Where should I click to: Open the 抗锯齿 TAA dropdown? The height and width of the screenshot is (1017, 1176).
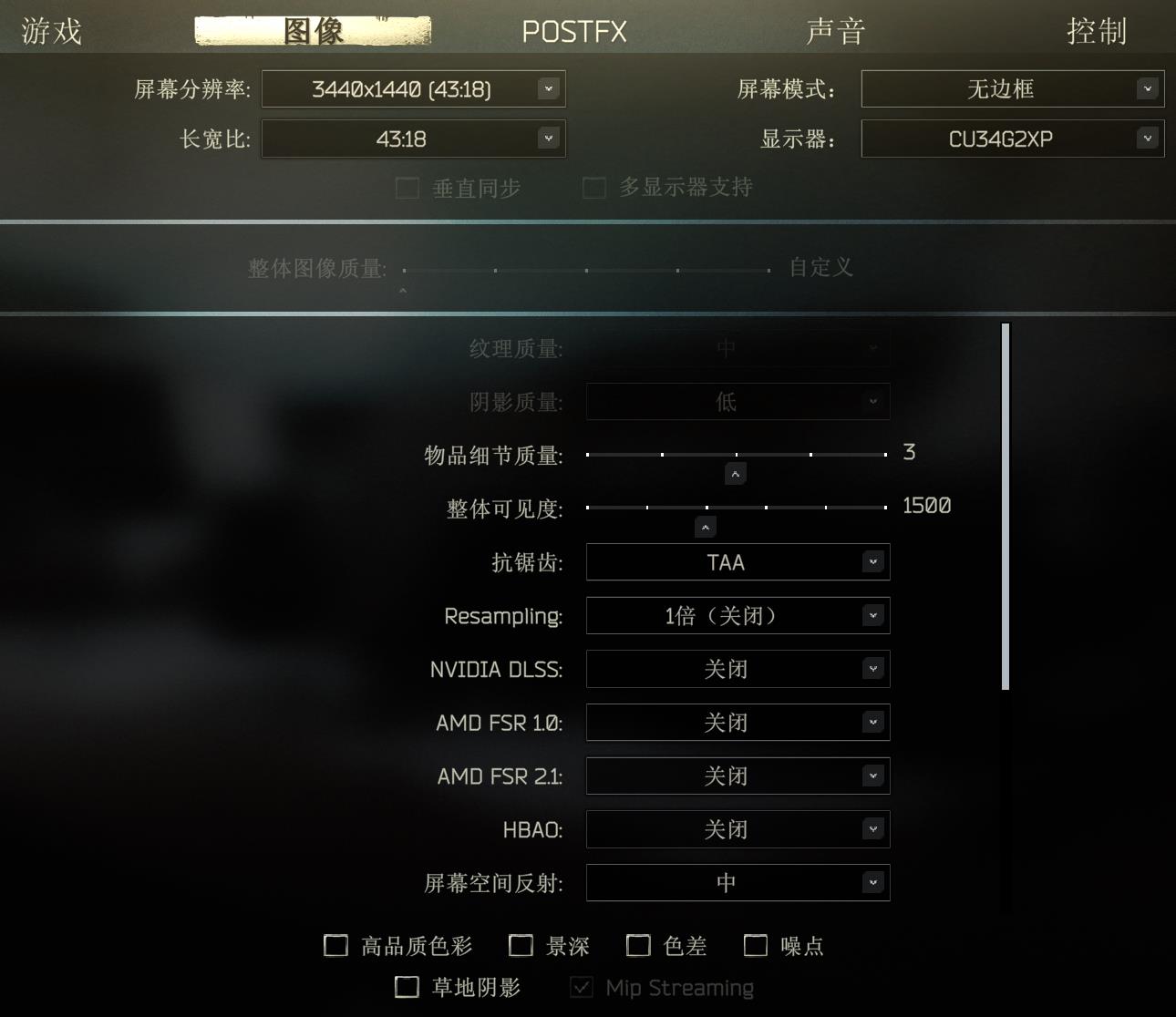(737, 562)
